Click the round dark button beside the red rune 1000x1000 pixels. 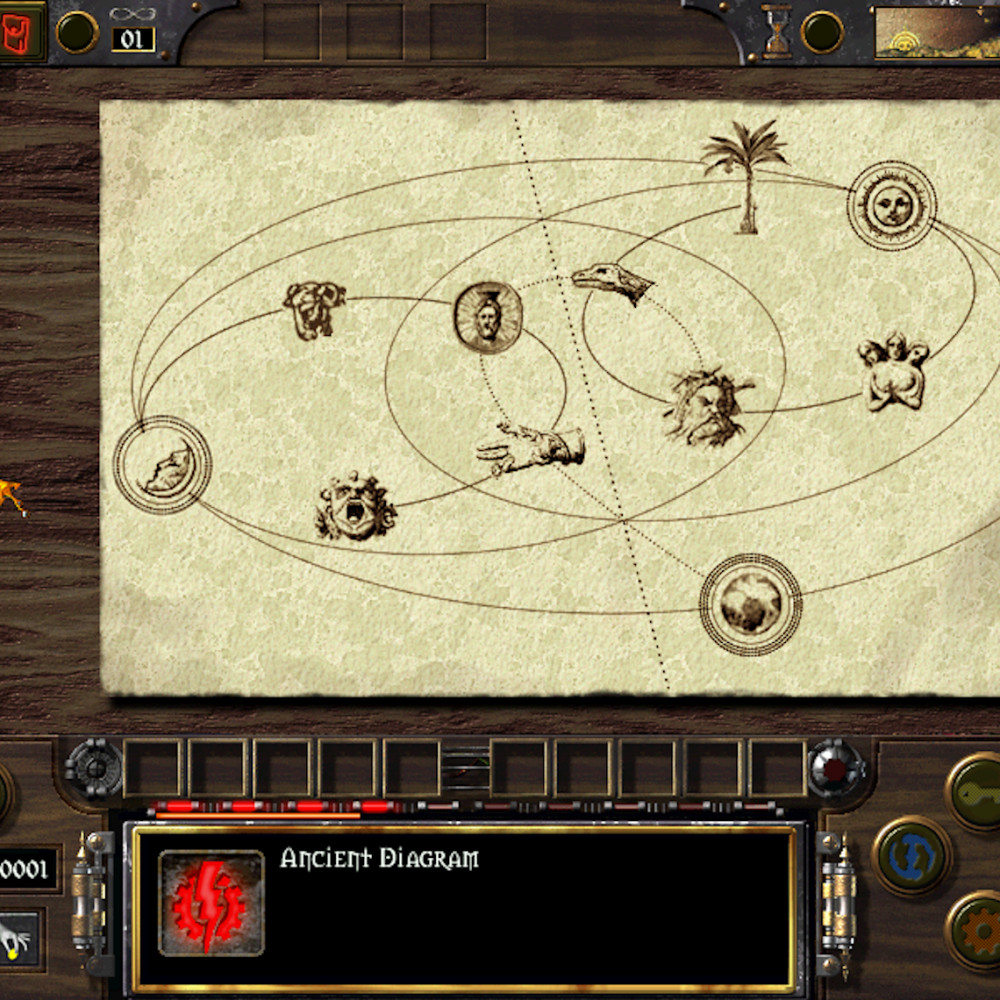77,32
